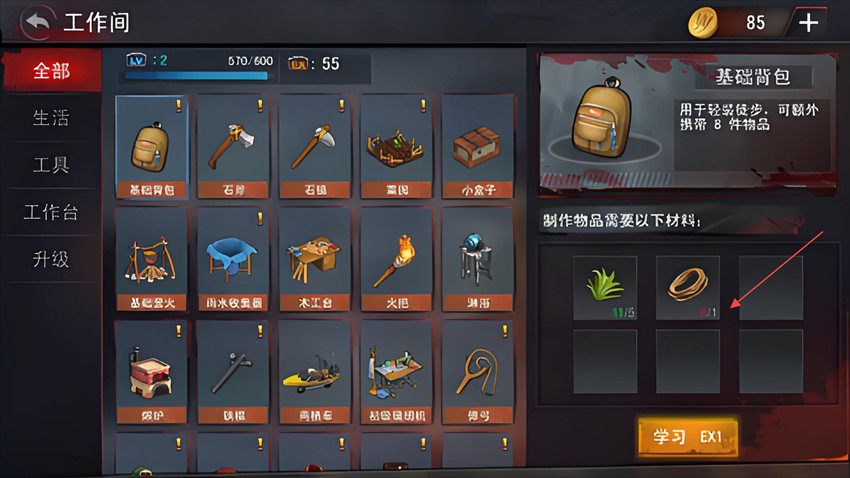Switch to the 升级 (Upgrade) tab
The width and height of the screenshot is (850, 478).
pos(51,259)
